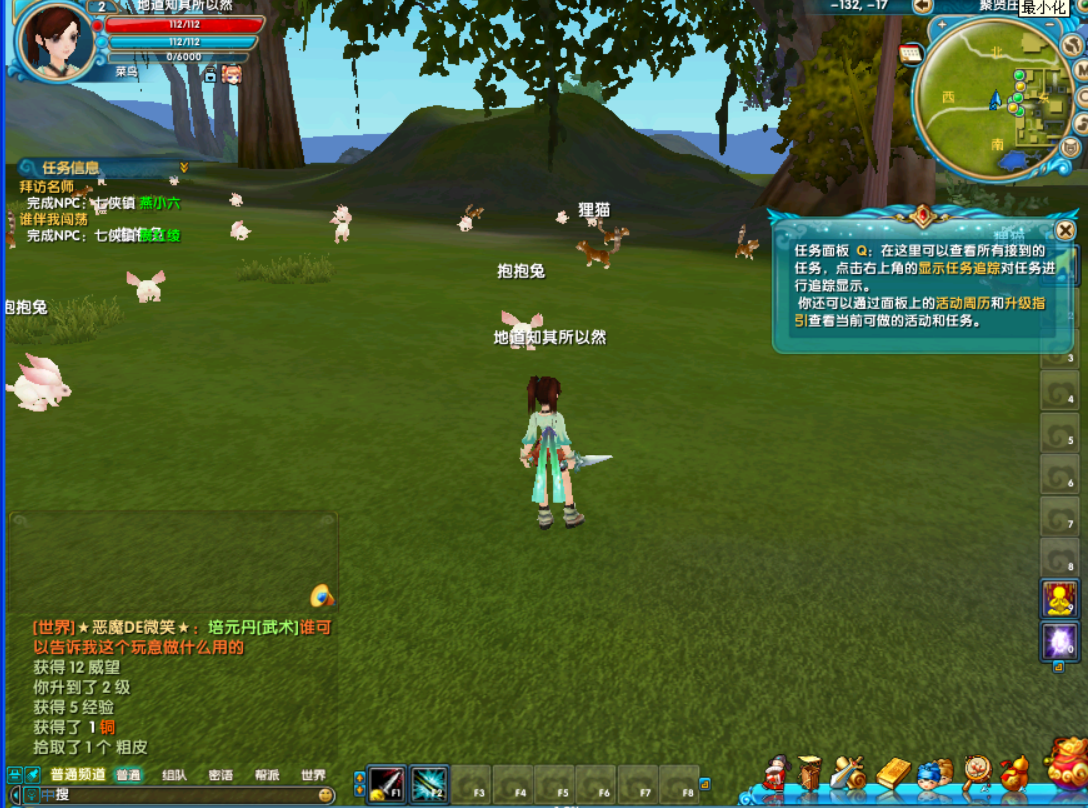Open the sword and scroll menu icon
This screenshot has height=808, width=1088.
pyautogui.click(x=847, y=773)
